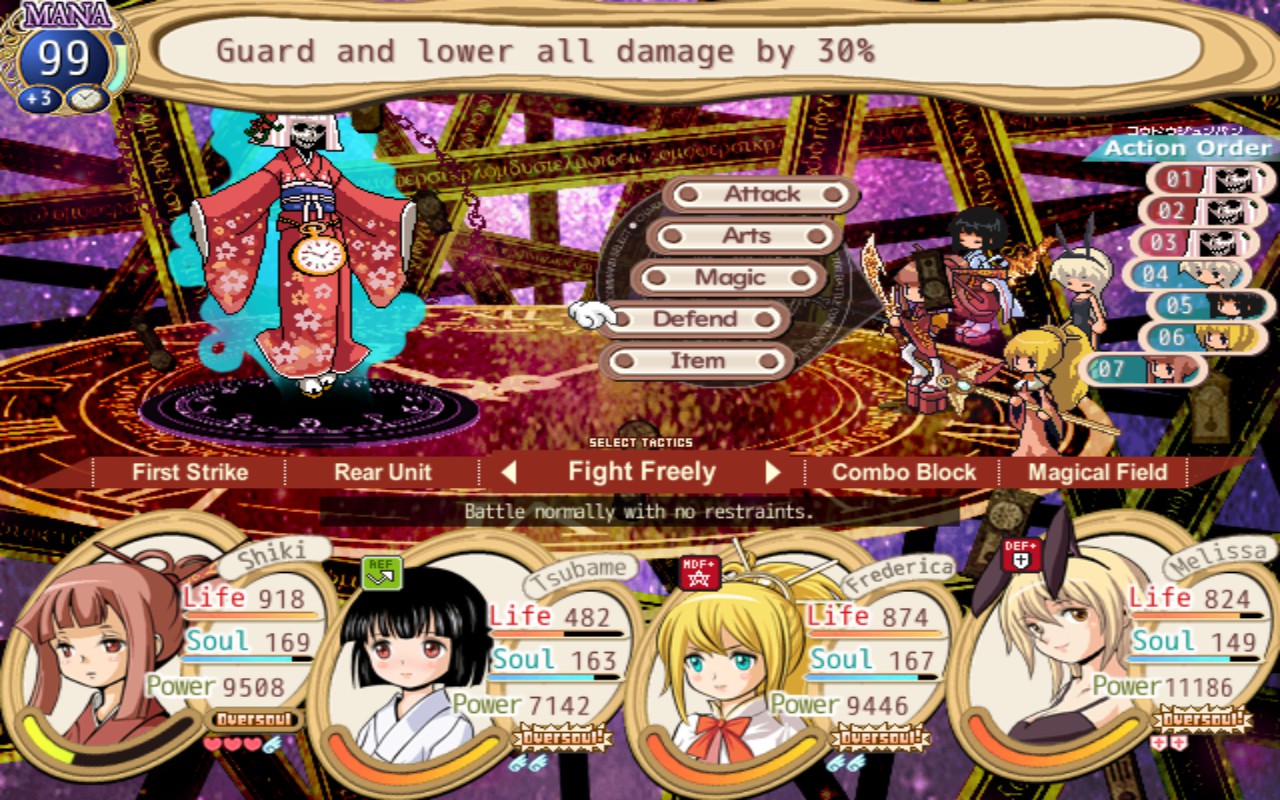Viewport: 1280px width, 800px height.
Task: Choose the Rear Unit tactic
Action: coord(383,473)
